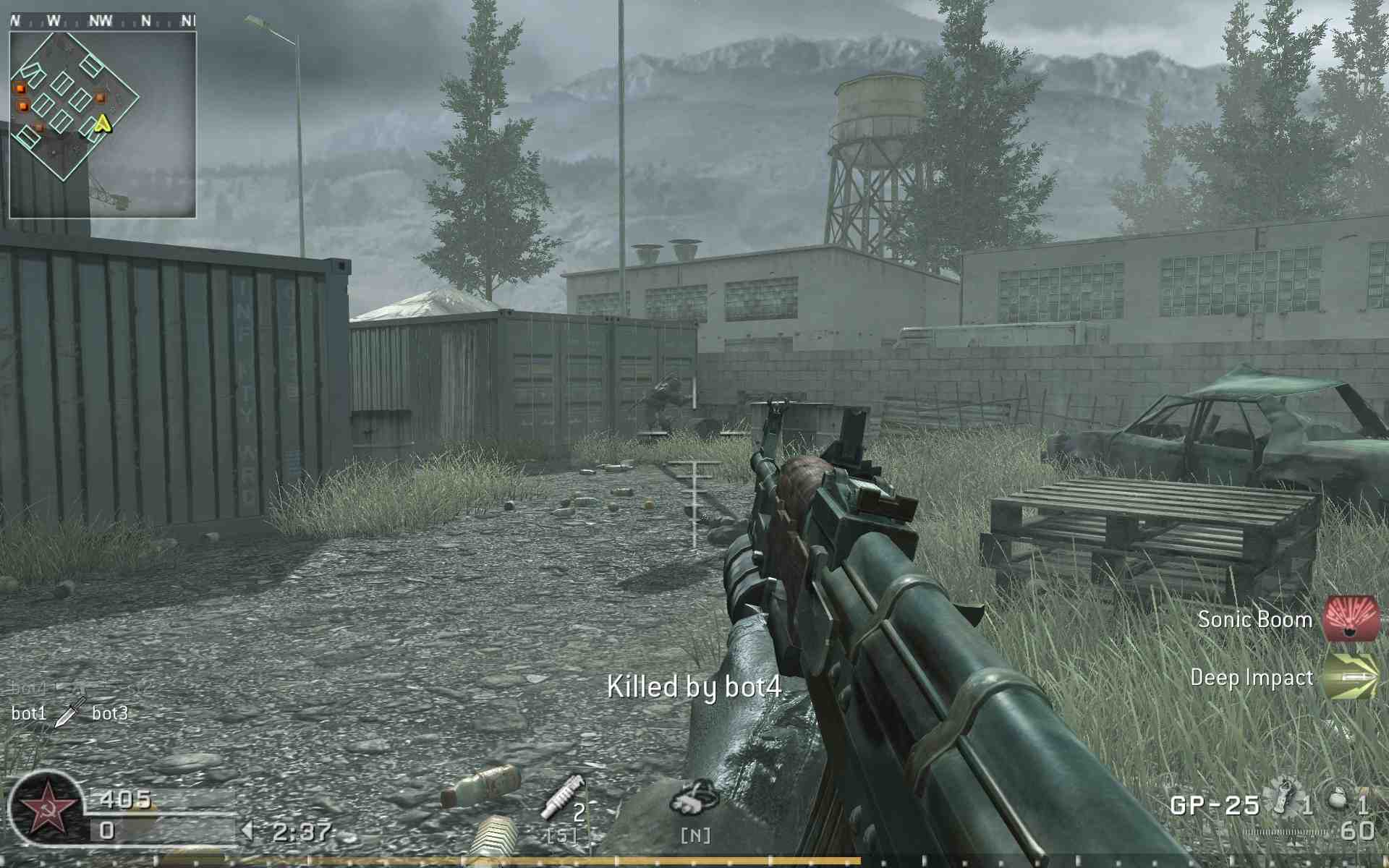
Task: Click the Killed by bot4 message
Action: point(695,683)
